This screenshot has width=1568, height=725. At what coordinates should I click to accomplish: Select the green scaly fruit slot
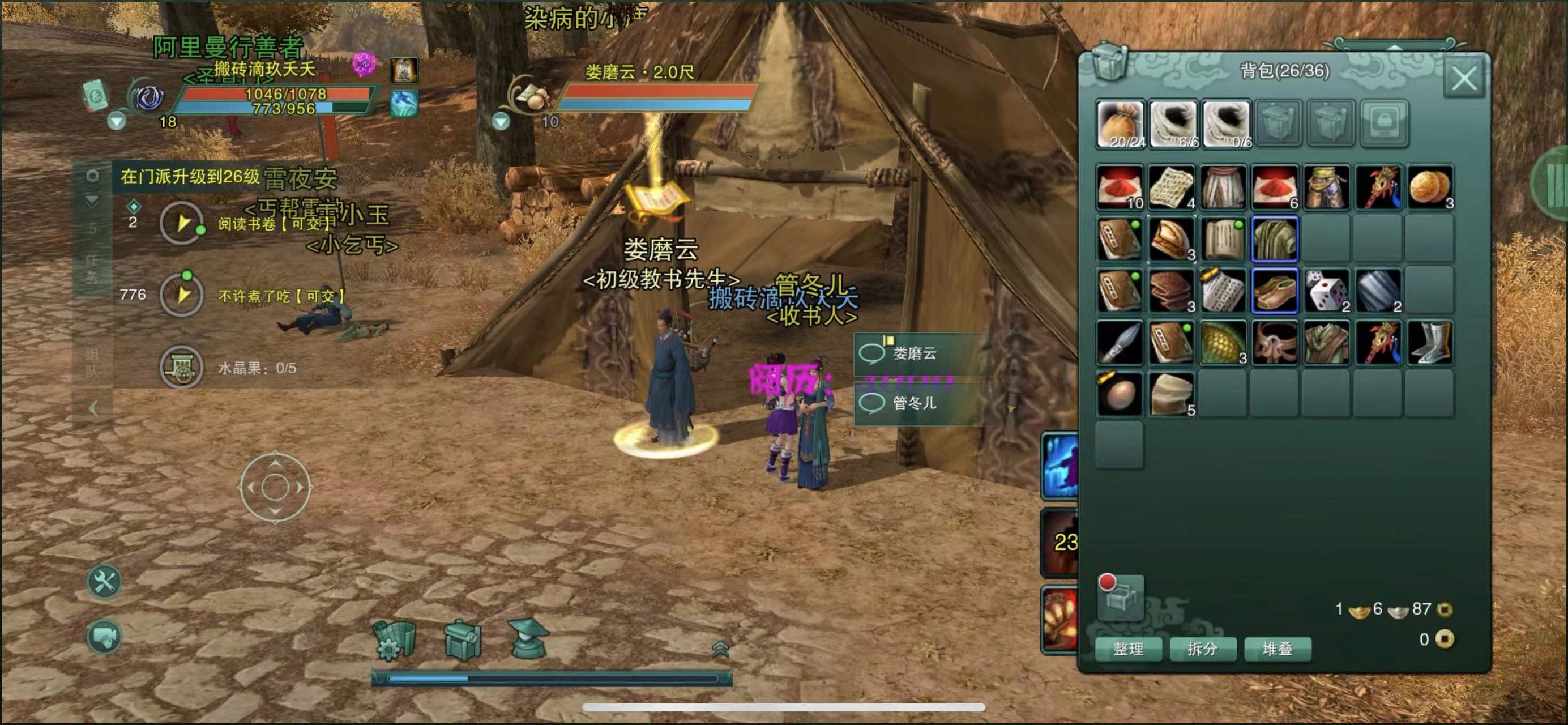coord(1223,343)
